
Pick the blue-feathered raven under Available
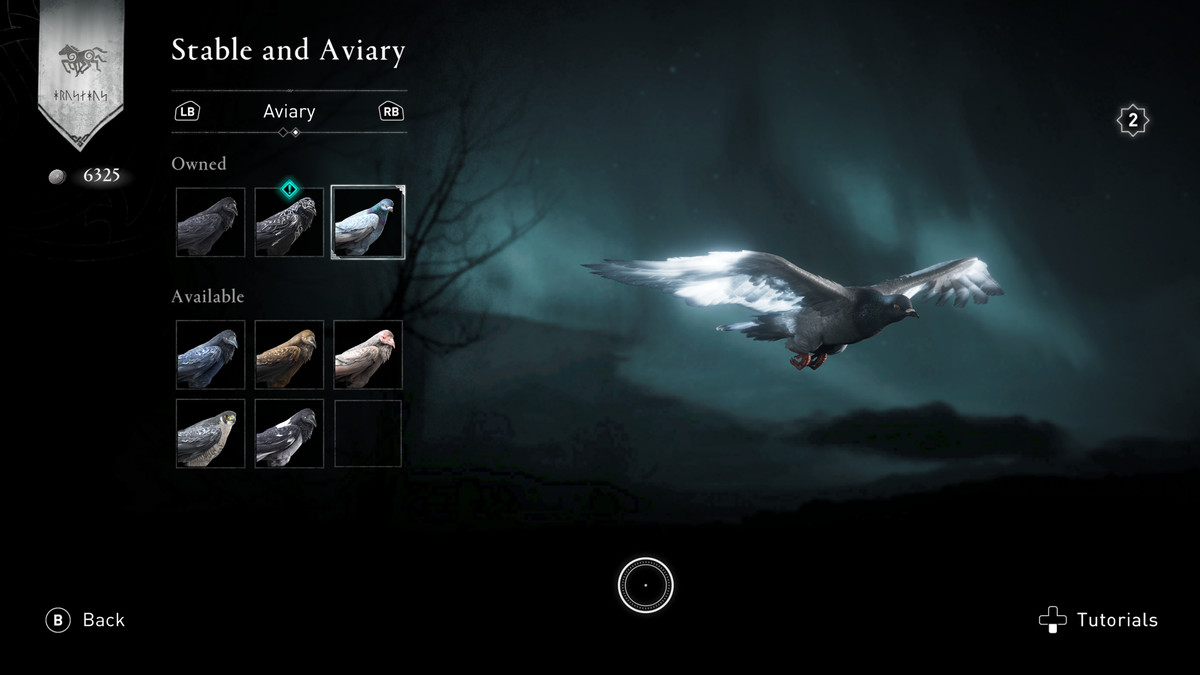pos(210,355)
